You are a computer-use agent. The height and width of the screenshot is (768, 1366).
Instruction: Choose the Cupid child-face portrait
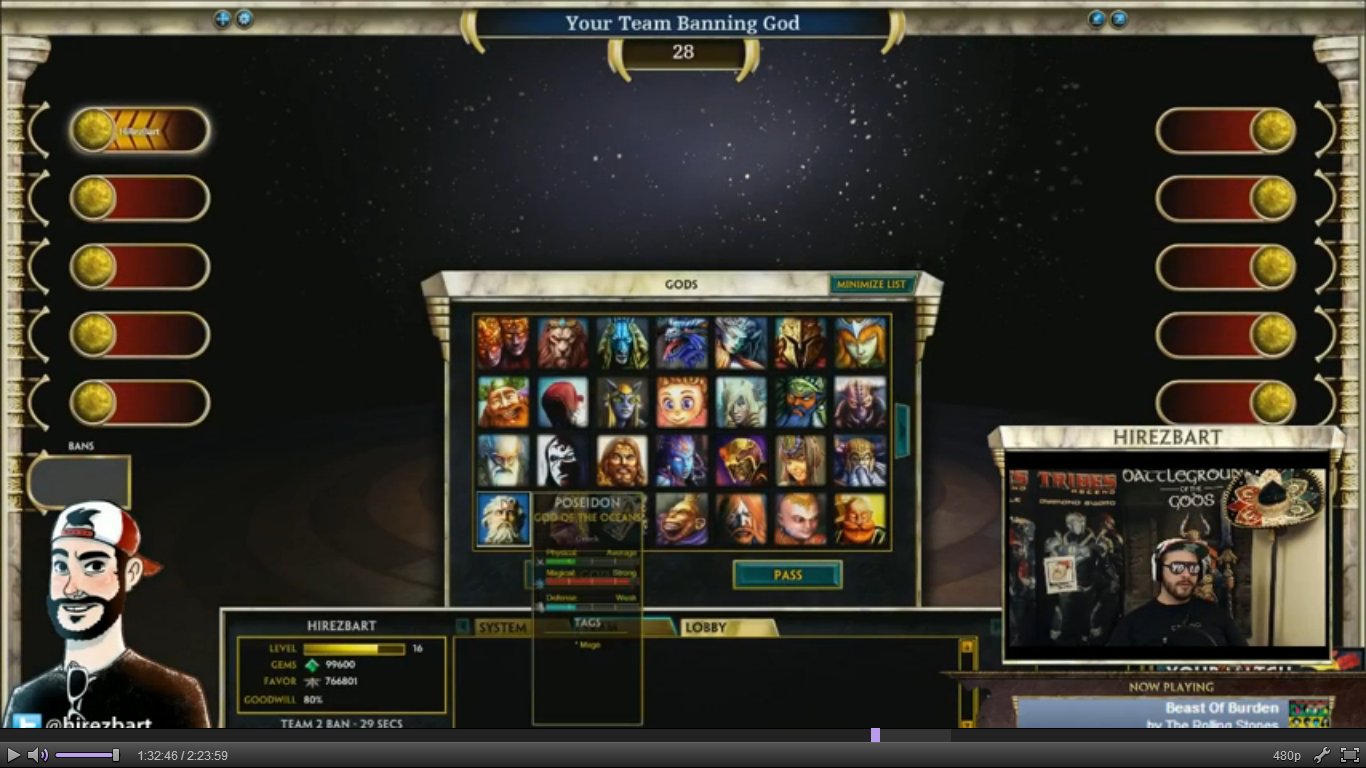(x=682, y=402)
